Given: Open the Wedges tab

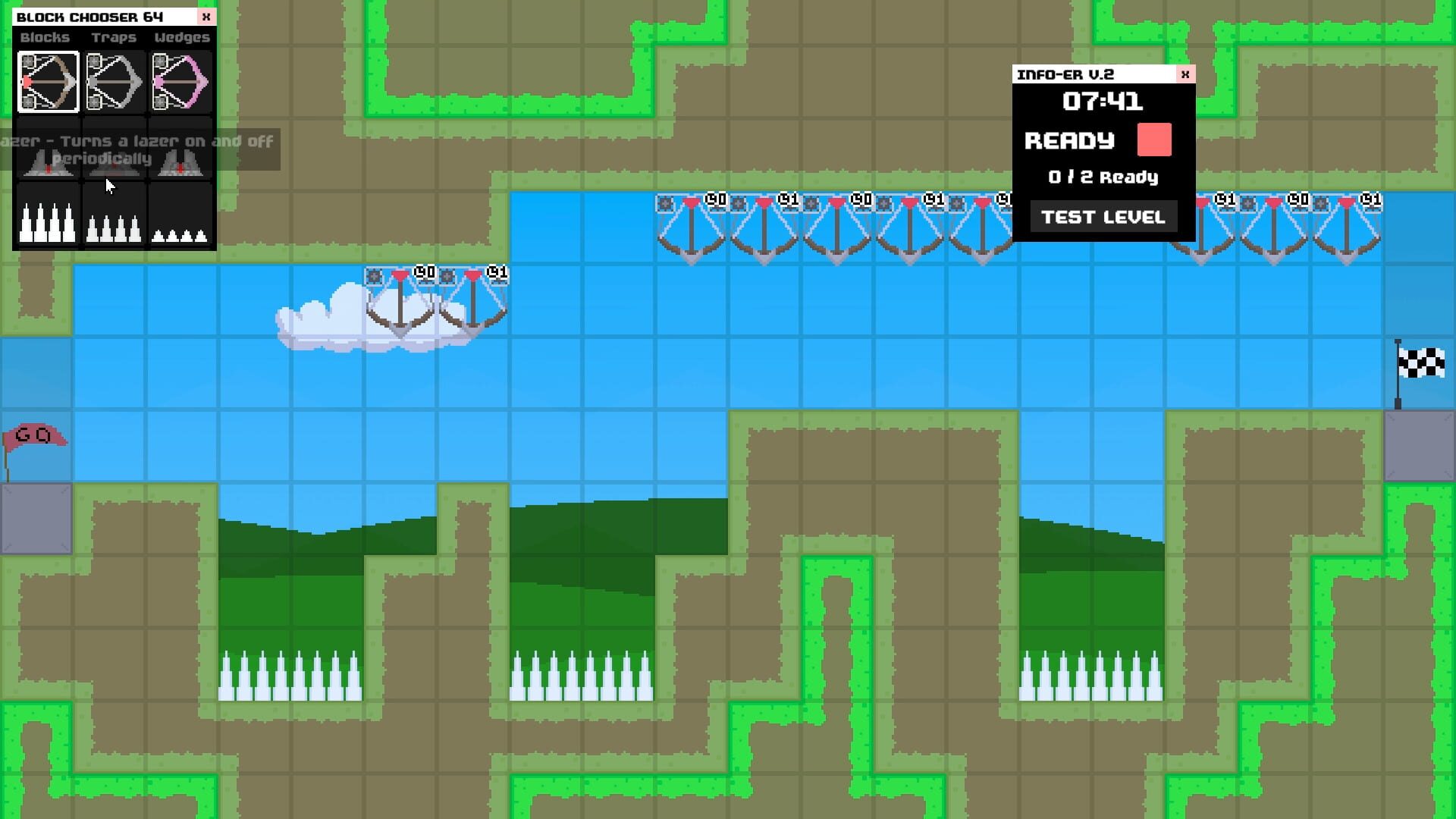Looking at the screenshot, I should [182, 37].
